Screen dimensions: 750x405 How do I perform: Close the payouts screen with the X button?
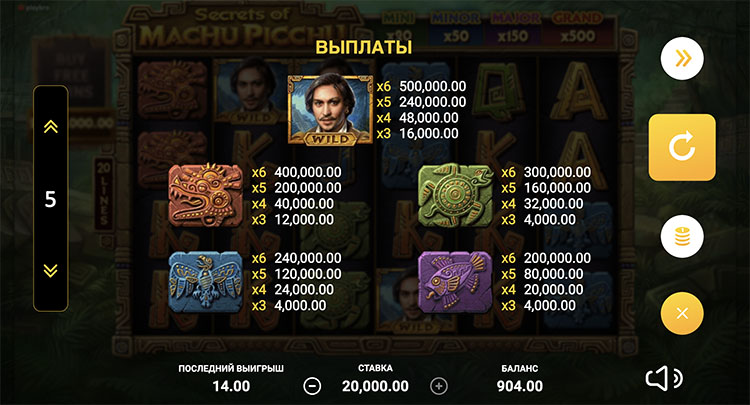pyautogui.click(x=682, y=313)
